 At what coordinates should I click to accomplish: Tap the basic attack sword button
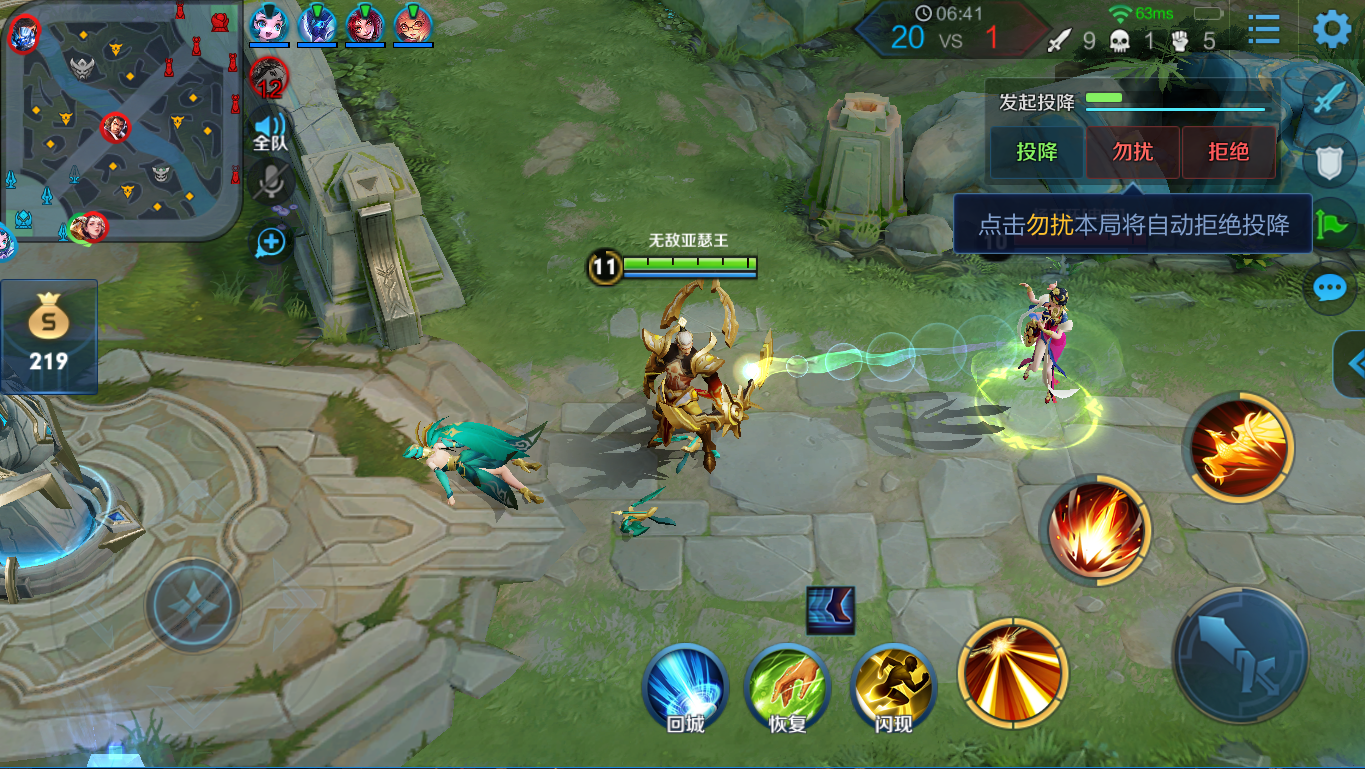pyautogui.click(x=1241, y=654)
